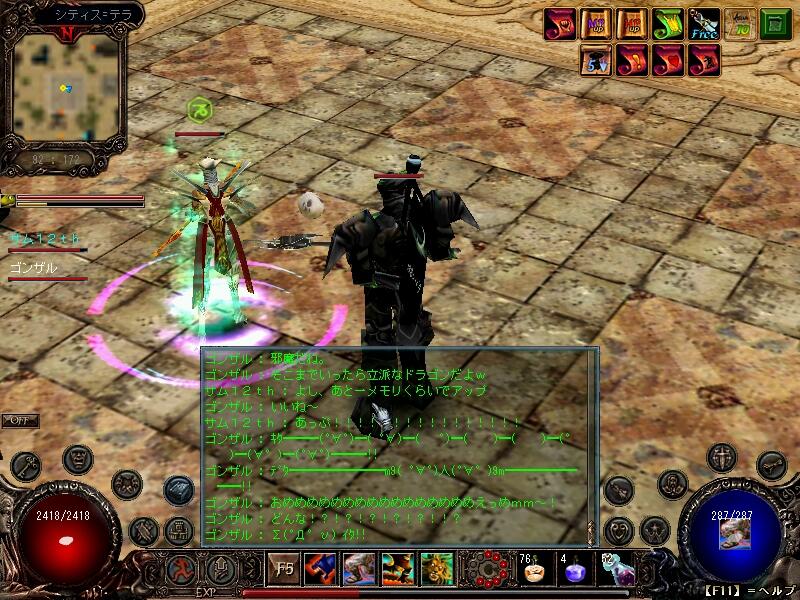This screenshot has width=800, height=600.
Task: Use the purple flask potion slot
Action: point(614,571)
